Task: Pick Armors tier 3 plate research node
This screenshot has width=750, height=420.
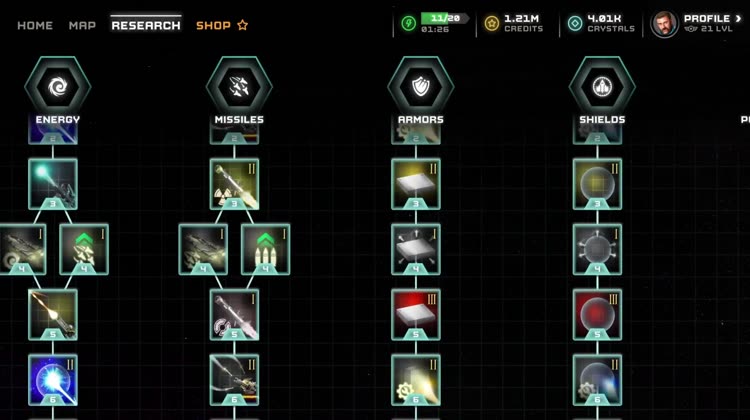Action: pos(416,183)
